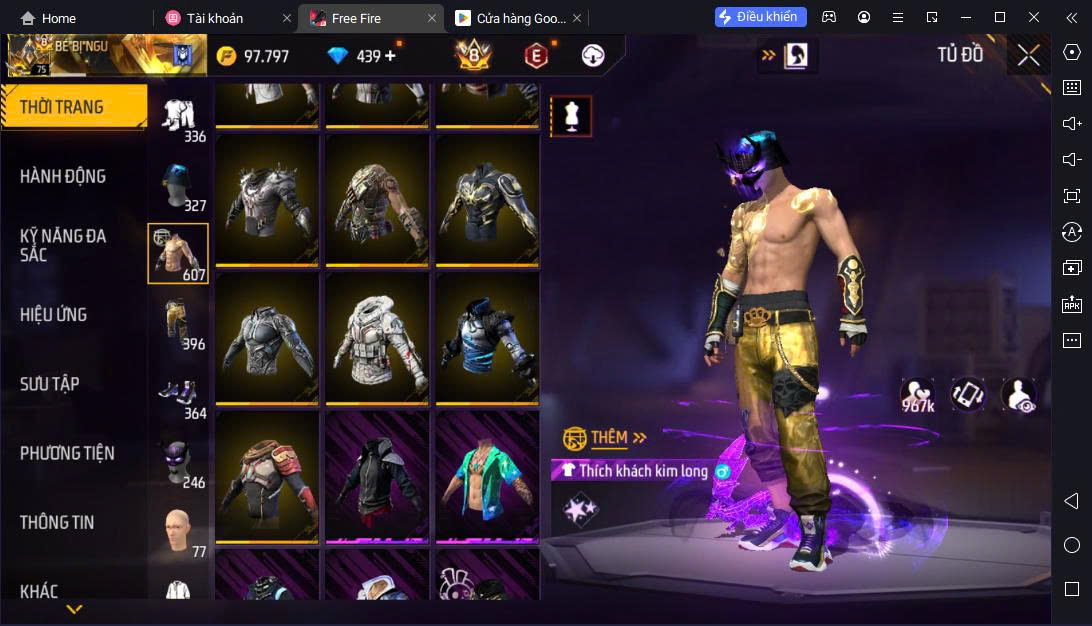Image resolution: width=1092 pixels, height=626 pixels.
Task: Choose the open teal shirt top
Action: (x=487, y=476)
